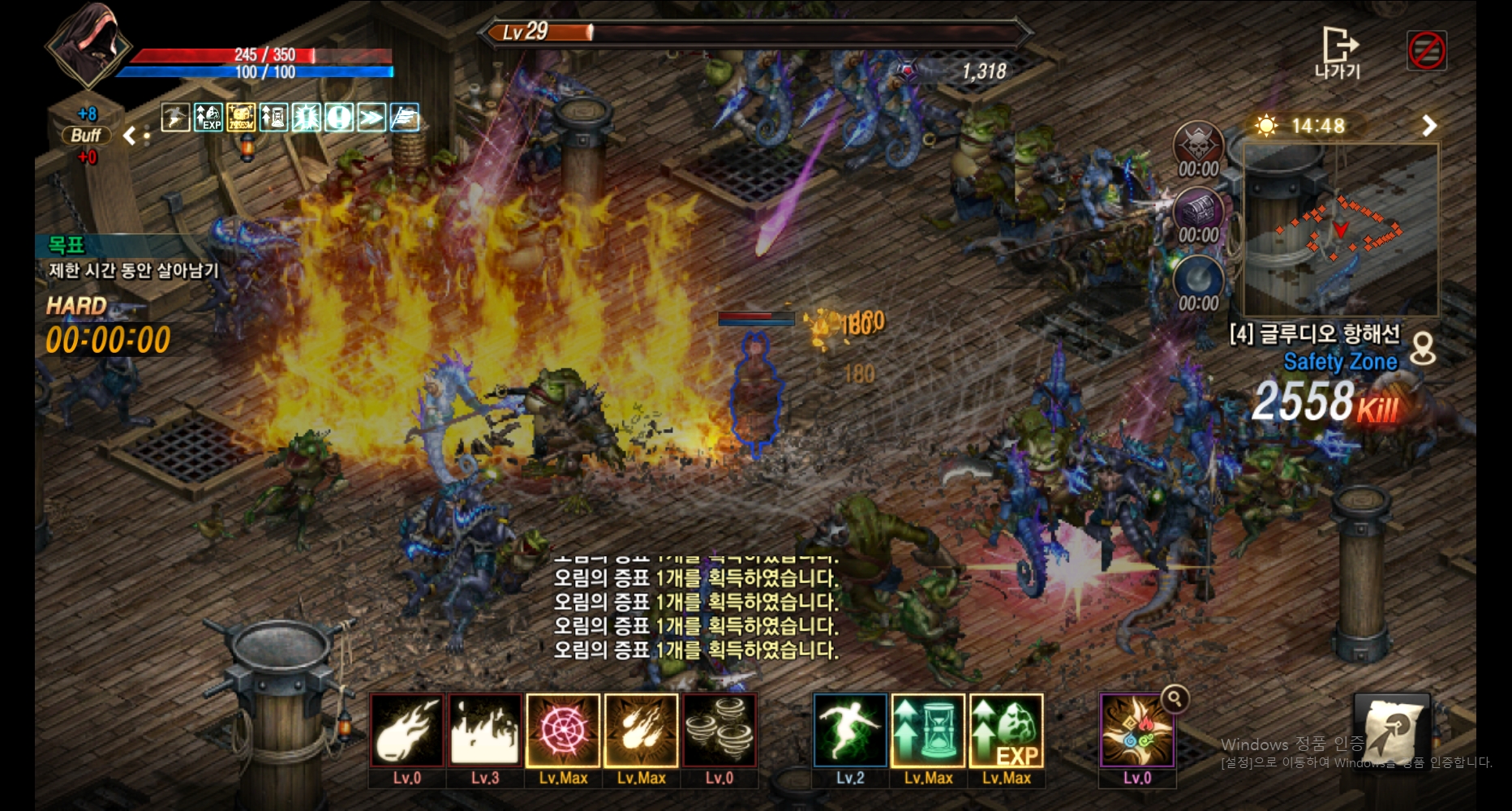
Task: Activate the EXP boost skill
Action: click(x=1007, y=731)
